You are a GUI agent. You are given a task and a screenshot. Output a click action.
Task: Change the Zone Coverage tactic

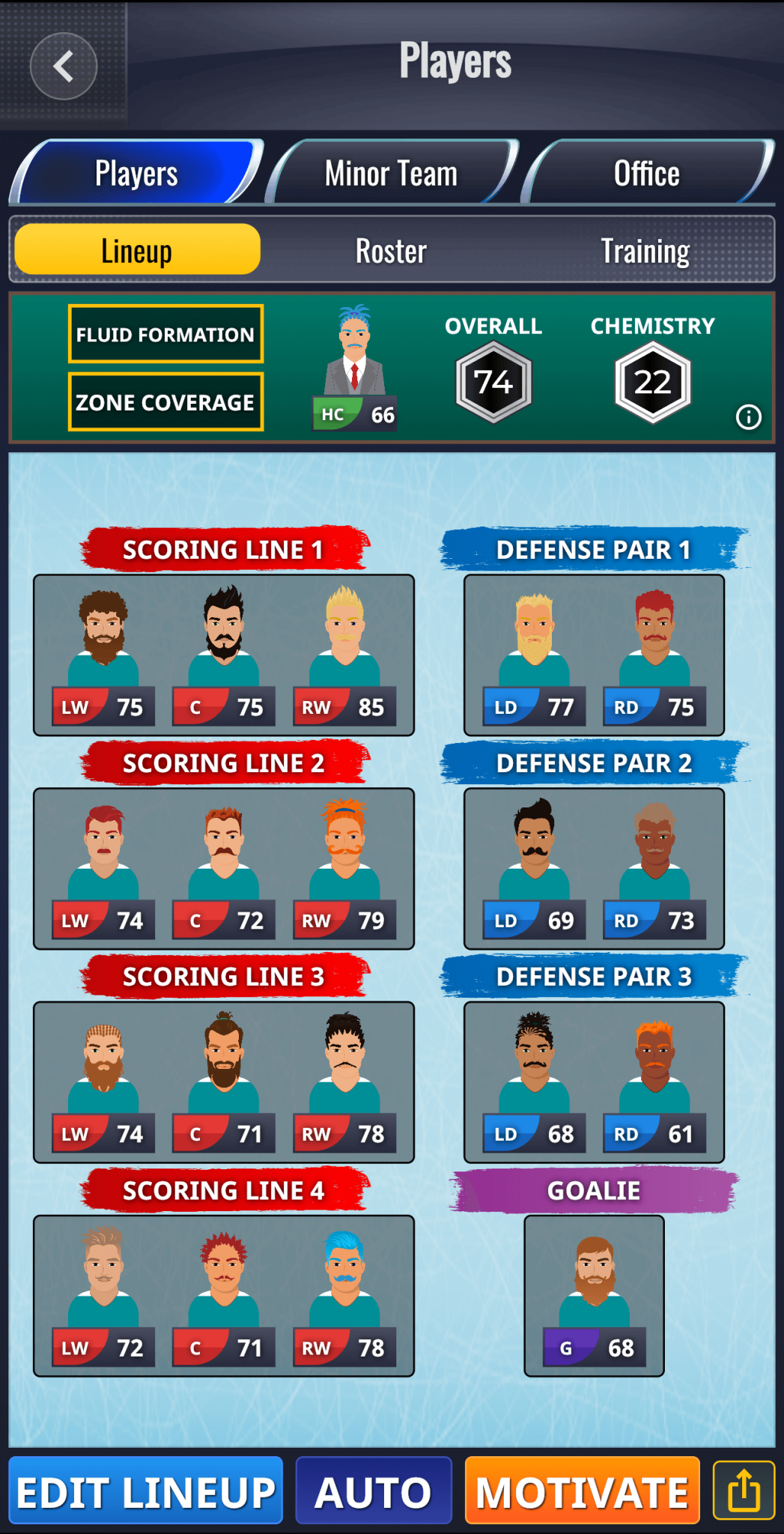click(x=165, y=402)
